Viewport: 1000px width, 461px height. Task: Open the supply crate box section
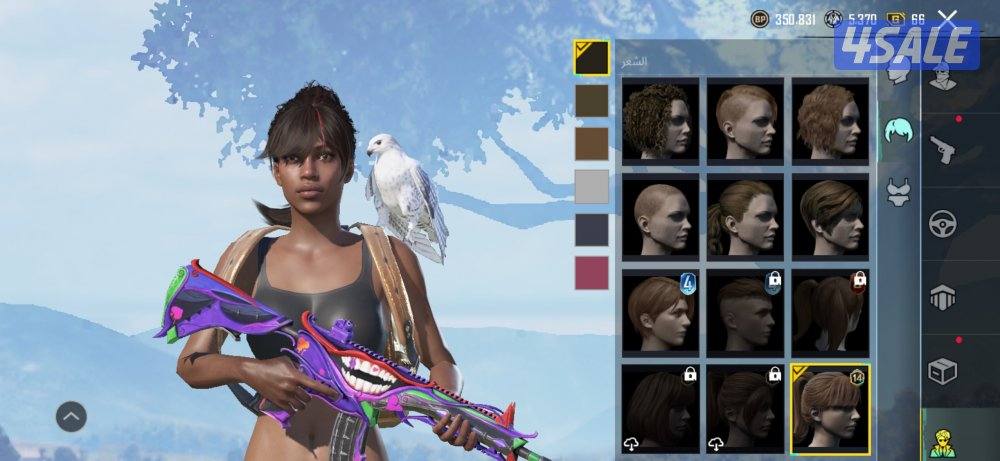click(943, 370)
